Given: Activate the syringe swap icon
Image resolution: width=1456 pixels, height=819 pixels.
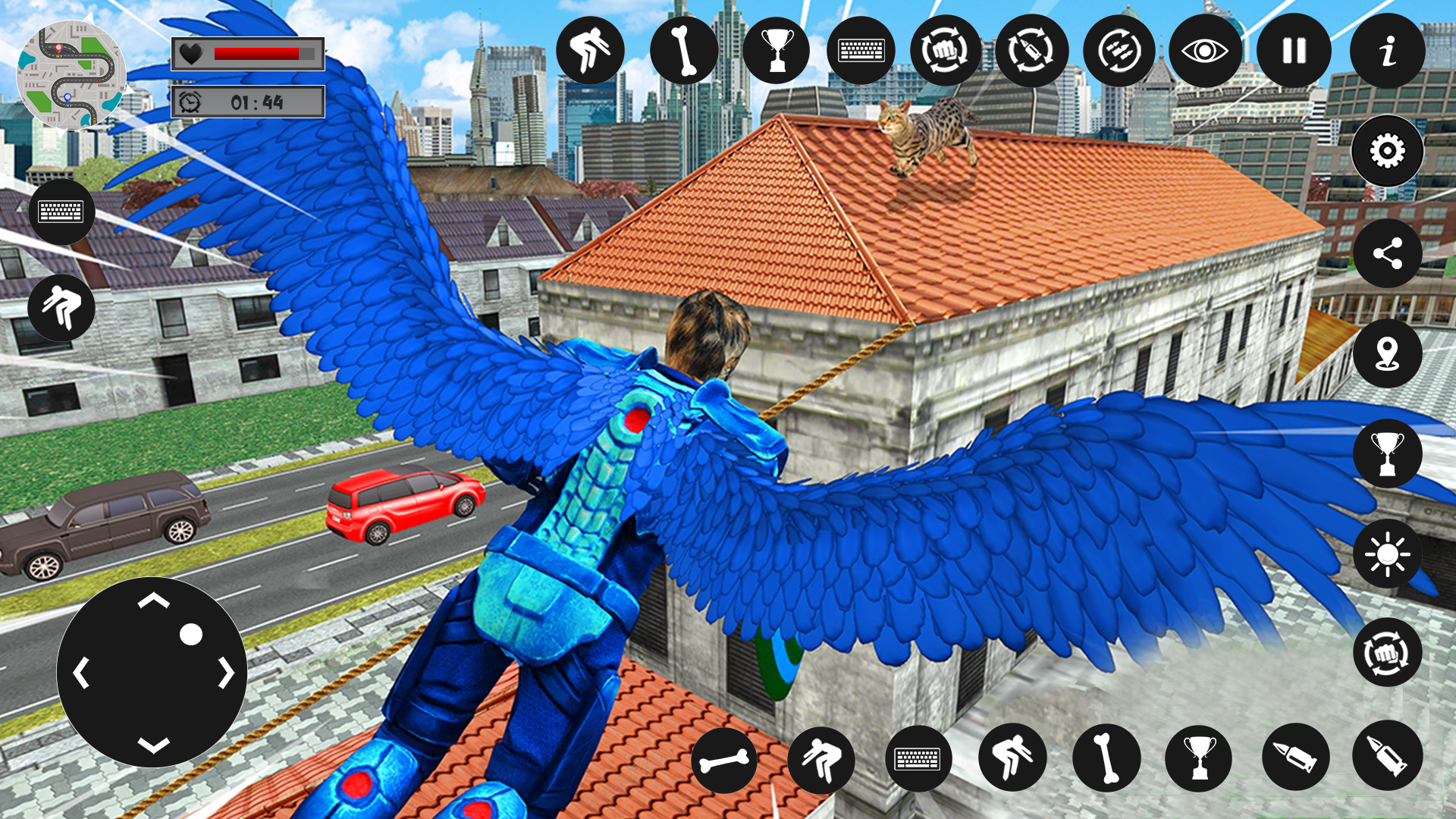Looking at the screenshot, I should pos(1031,51).
